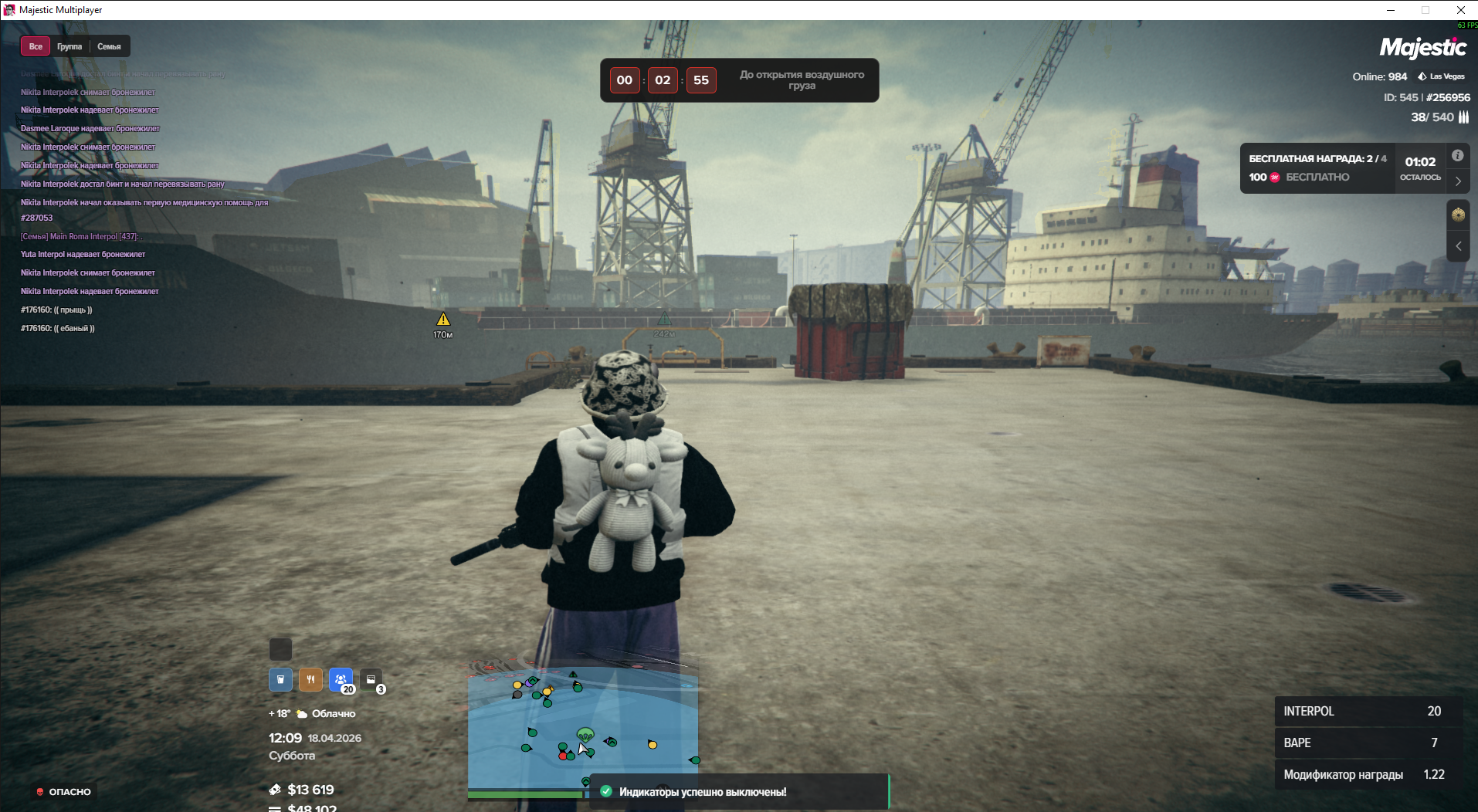Click the blue thirst glass icon

click(x=280, y=679)
